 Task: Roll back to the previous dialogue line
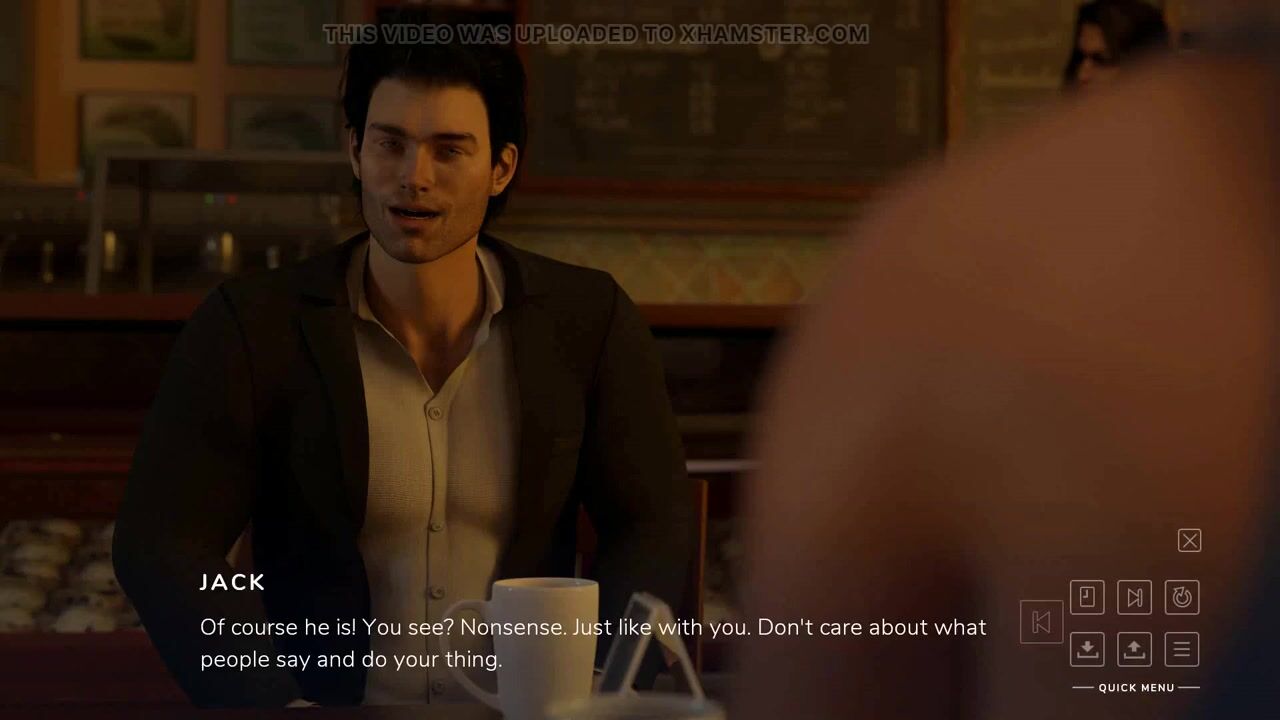(1041, 622)
